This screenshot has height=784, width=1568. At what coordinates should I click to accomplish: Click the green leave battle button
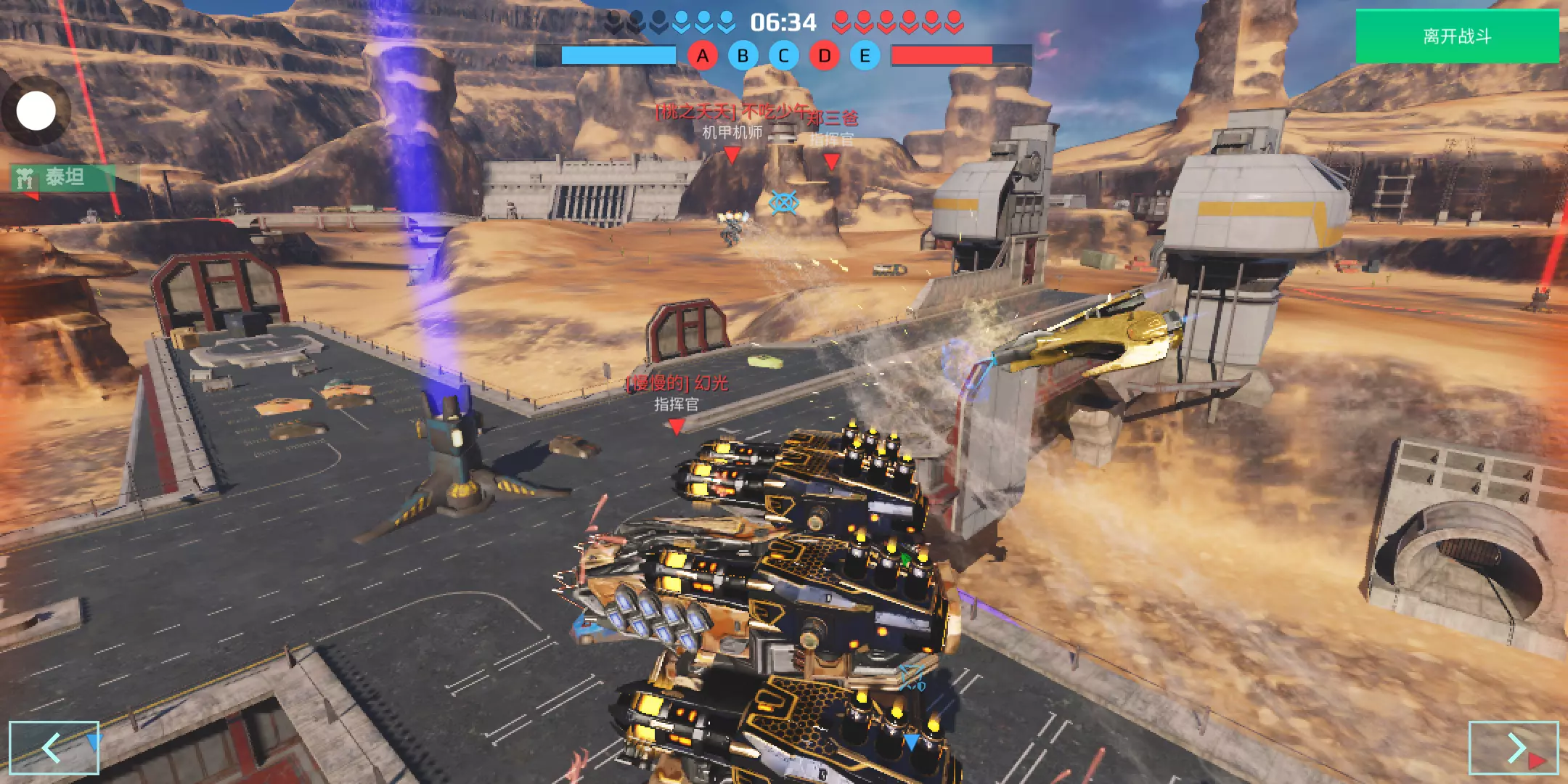(1456, 36)
